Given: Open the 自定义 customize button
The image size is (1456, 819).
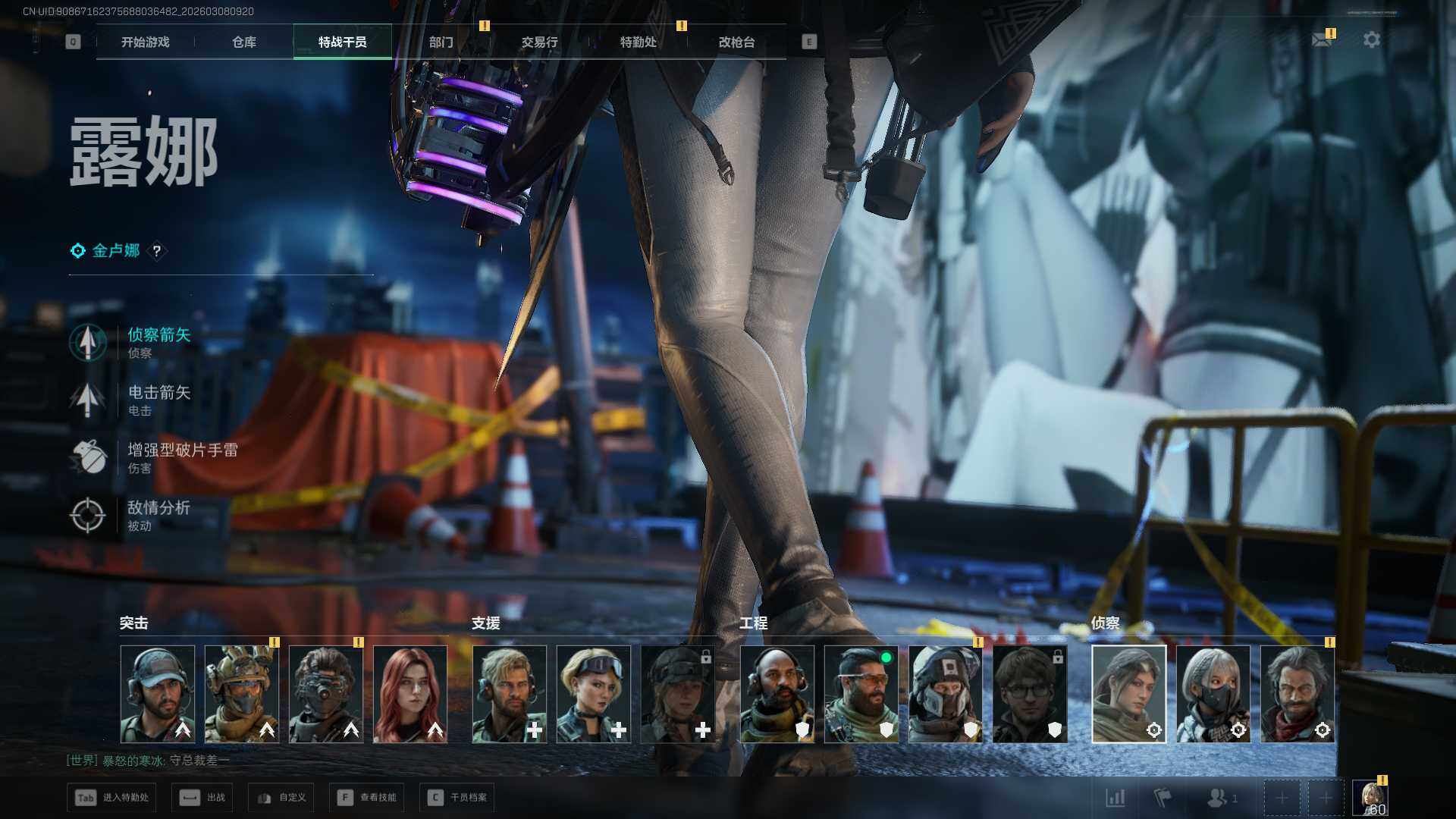Looking at the screenshot, I should 280,798.
